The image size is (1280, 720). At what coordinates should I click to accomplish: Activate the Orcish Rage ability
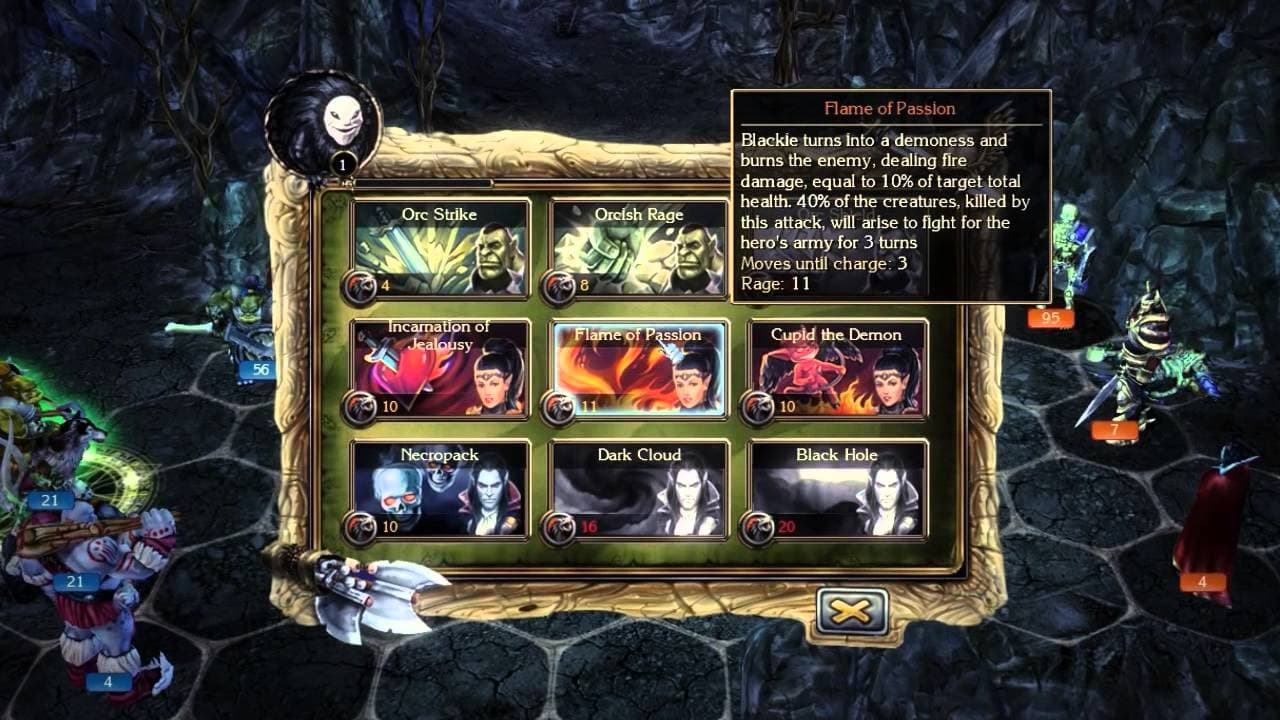pyautogui.click(x=637, y=250)
